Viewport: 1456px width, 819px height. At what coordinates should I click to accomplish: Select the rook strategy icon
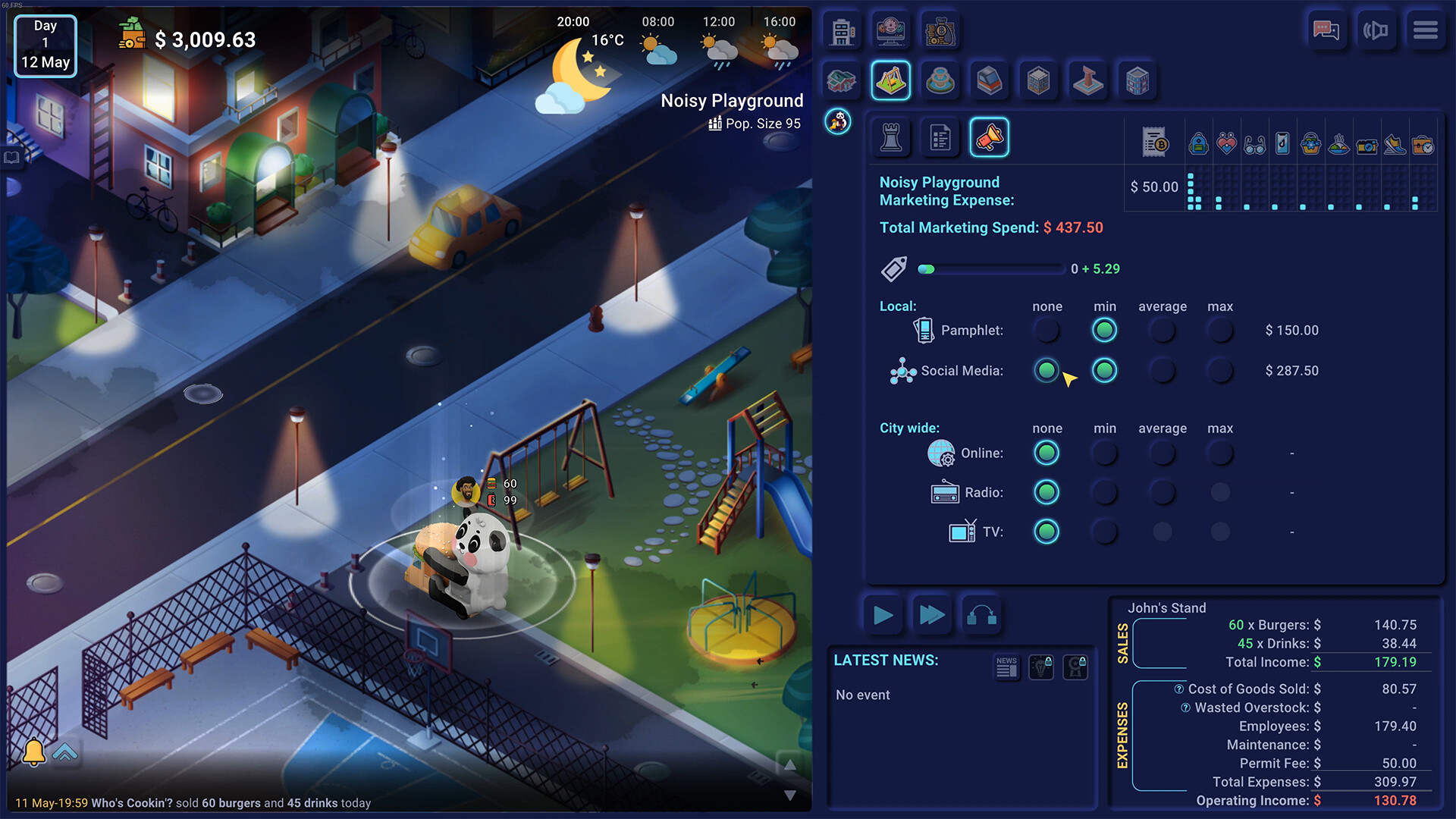point(891,137)
